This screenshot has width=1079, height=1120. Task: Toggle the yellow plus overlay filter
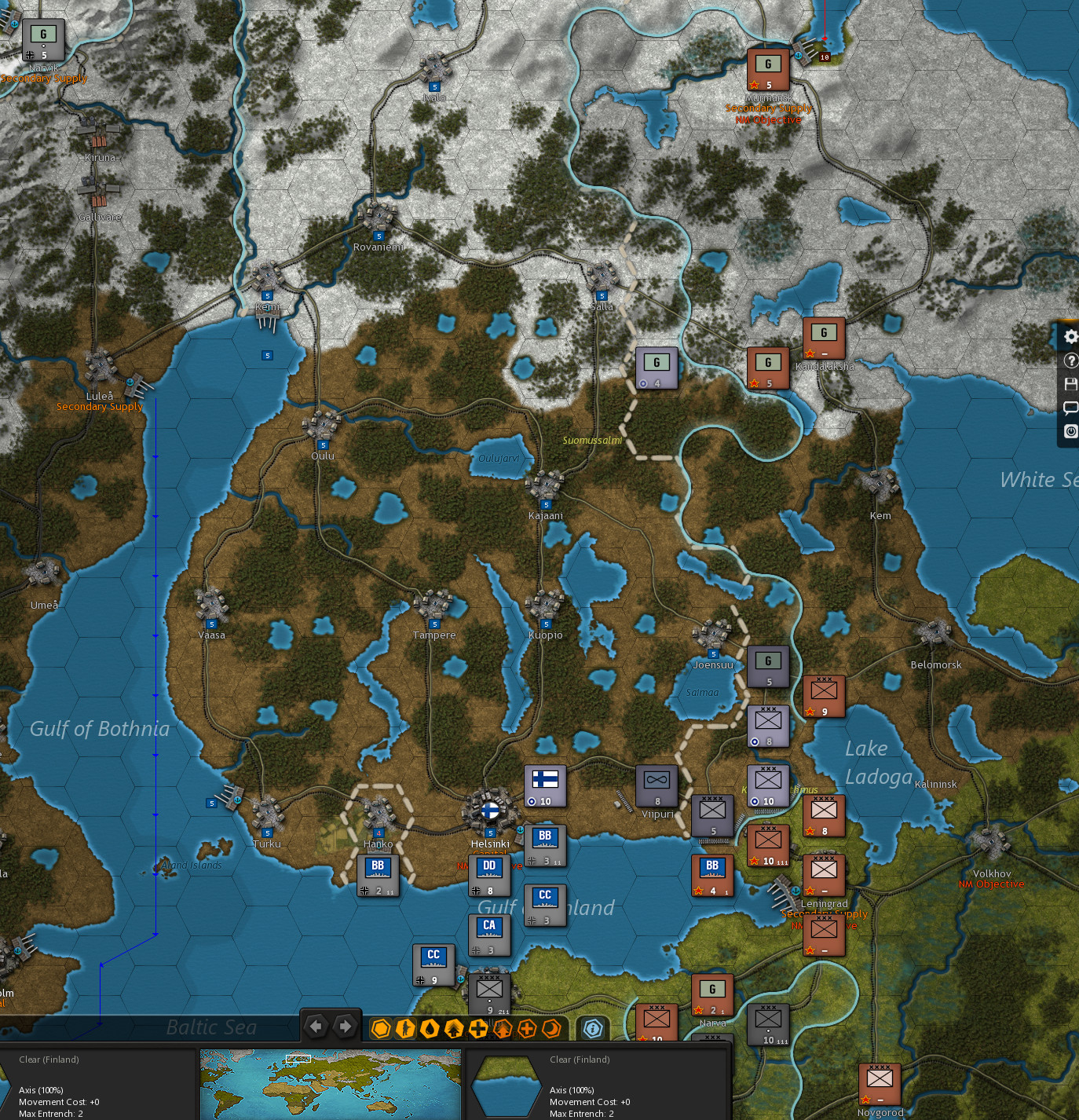pos(477,1027)
